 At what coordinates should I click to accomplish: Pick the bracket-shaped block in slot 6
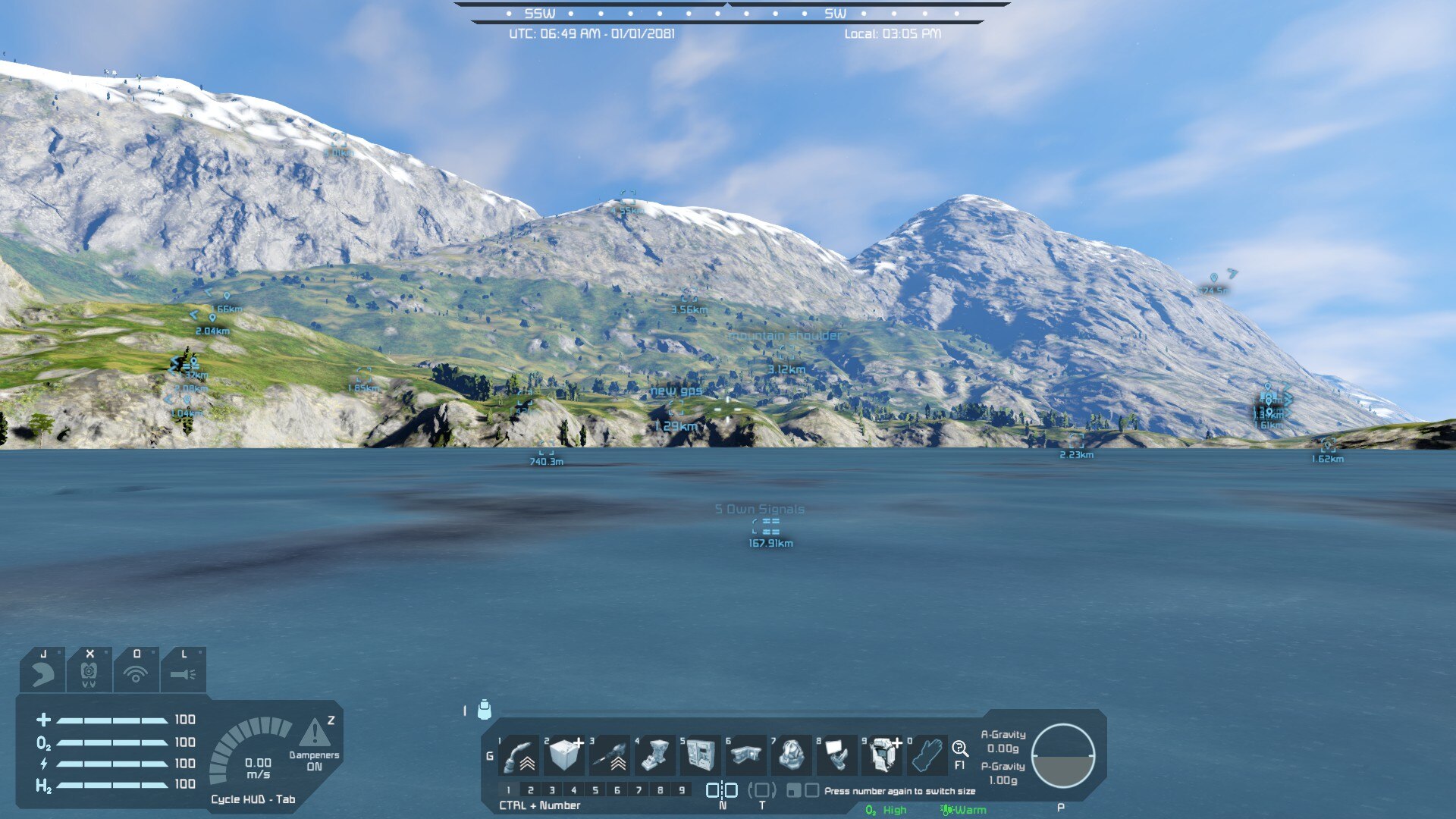point(747,755)
